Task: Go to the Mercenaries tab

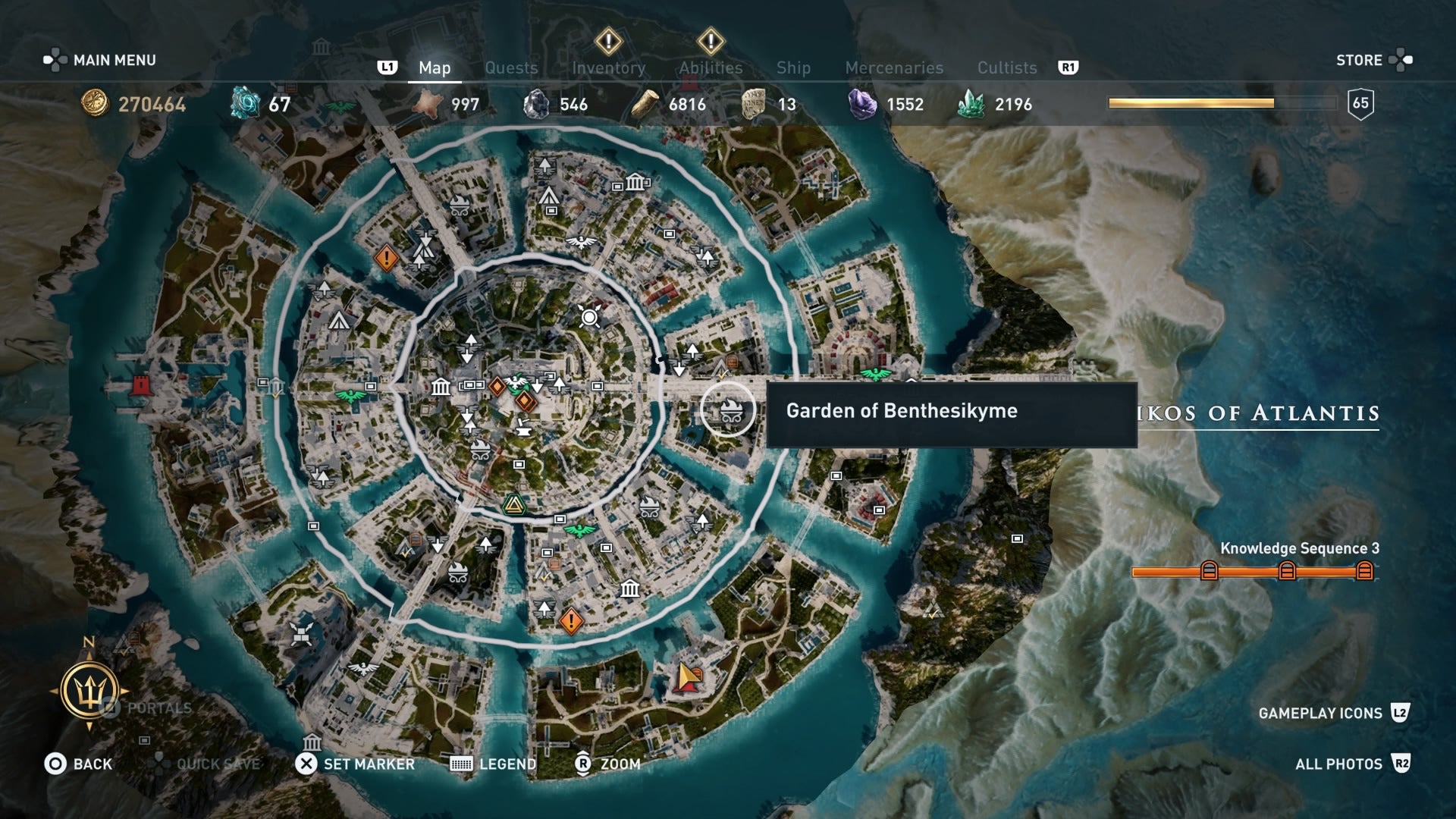Action: pyautogui.click(x=894, y=67)
